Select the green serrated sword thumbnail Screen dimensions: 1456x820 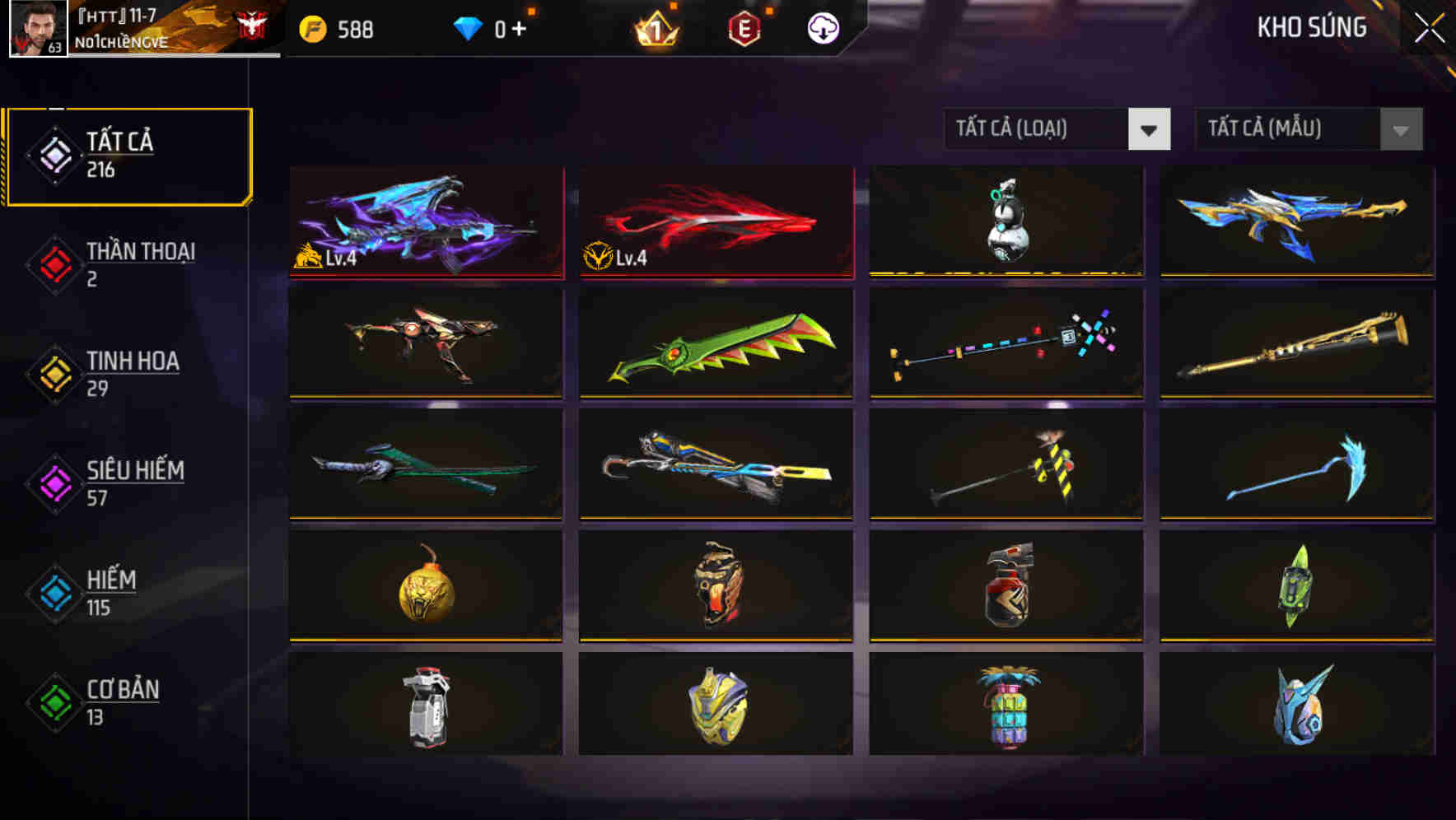pyautogui.click(x=715, y=343)
